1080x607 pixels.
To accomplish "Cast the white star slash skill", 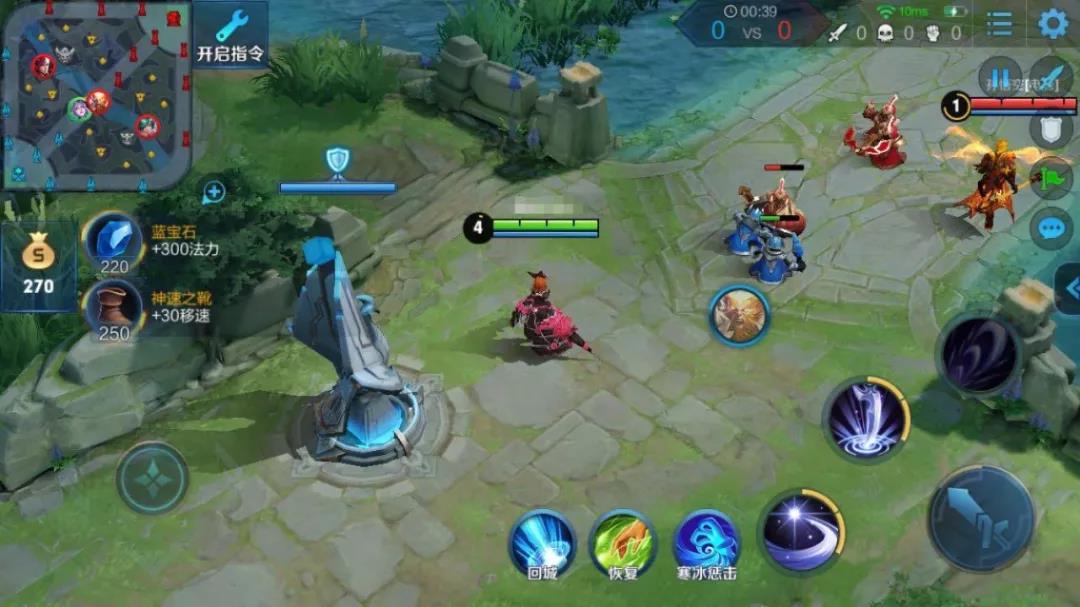I will point(801,531).
